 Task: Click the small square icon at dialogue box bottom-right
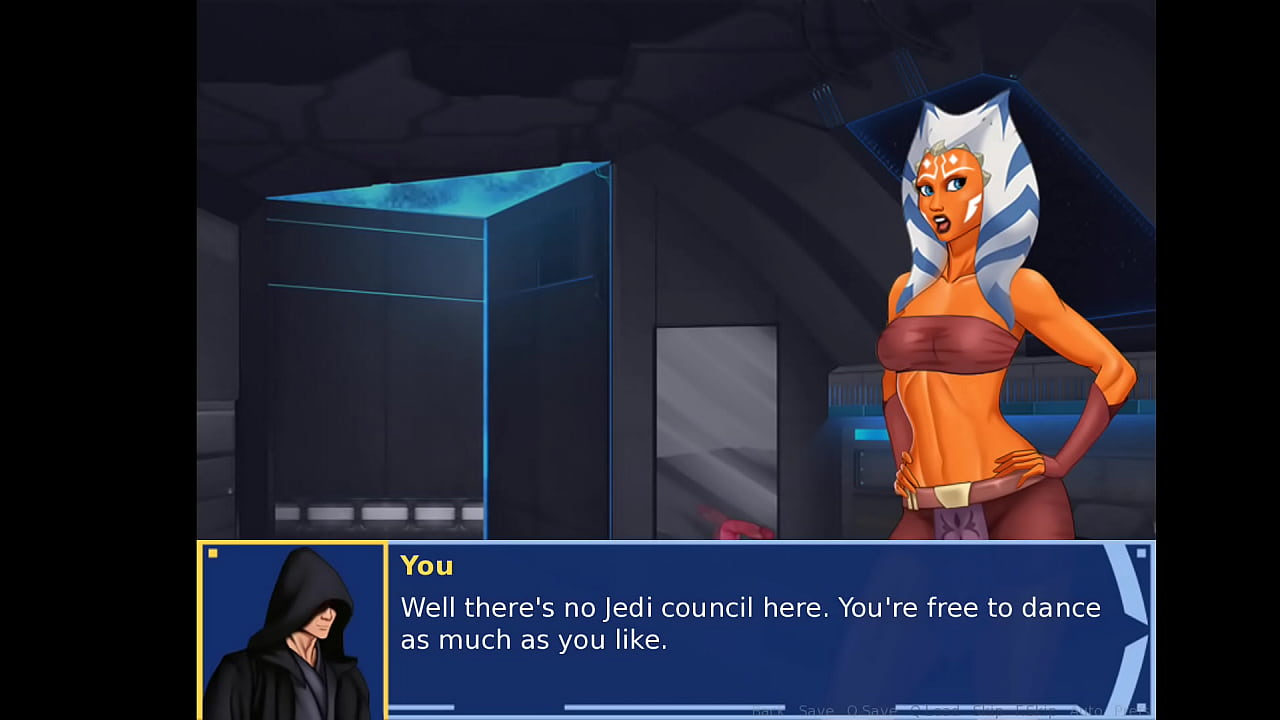[1142, 710]
